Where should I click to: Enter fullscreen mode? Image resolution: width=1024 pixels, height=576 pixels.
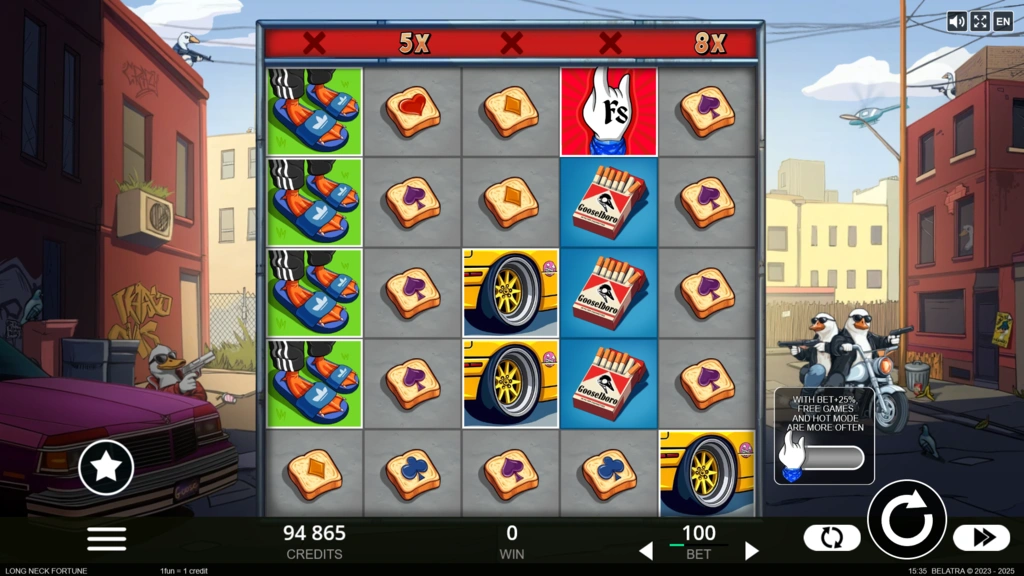[x=980, y=21]
